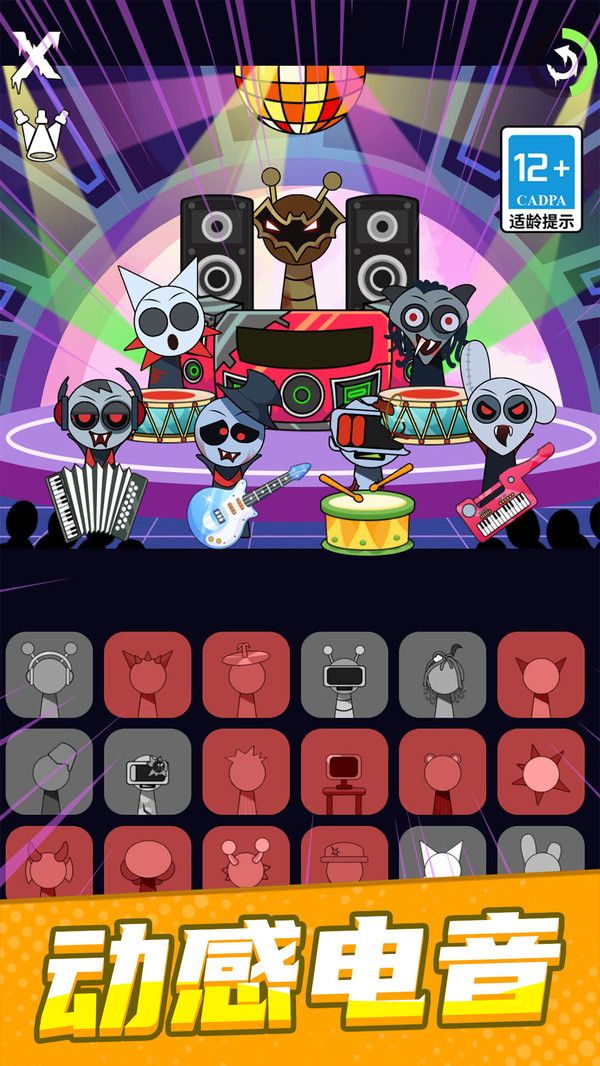This screenshot has height=1066, width=600.
Task: Choose the red propeller-hat character tile
Action: click(x=246, y=674)
